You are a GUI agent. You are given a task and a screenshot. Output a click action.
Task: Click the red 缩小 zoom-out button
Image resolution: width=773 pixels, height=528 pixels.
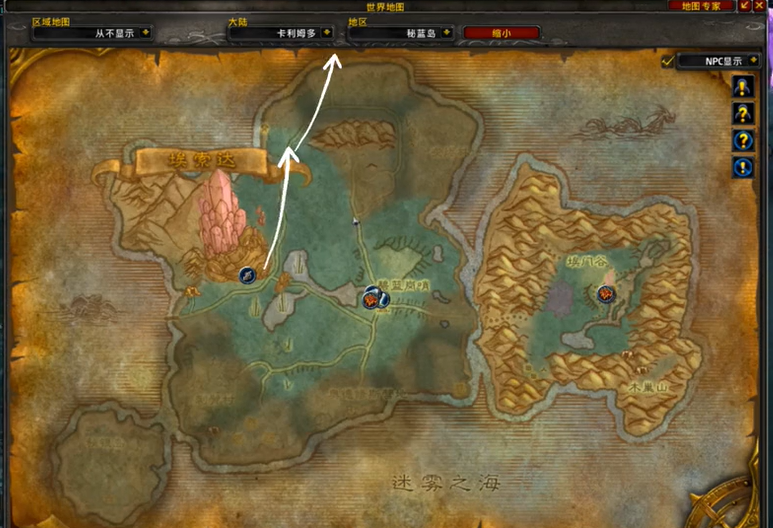501,32
